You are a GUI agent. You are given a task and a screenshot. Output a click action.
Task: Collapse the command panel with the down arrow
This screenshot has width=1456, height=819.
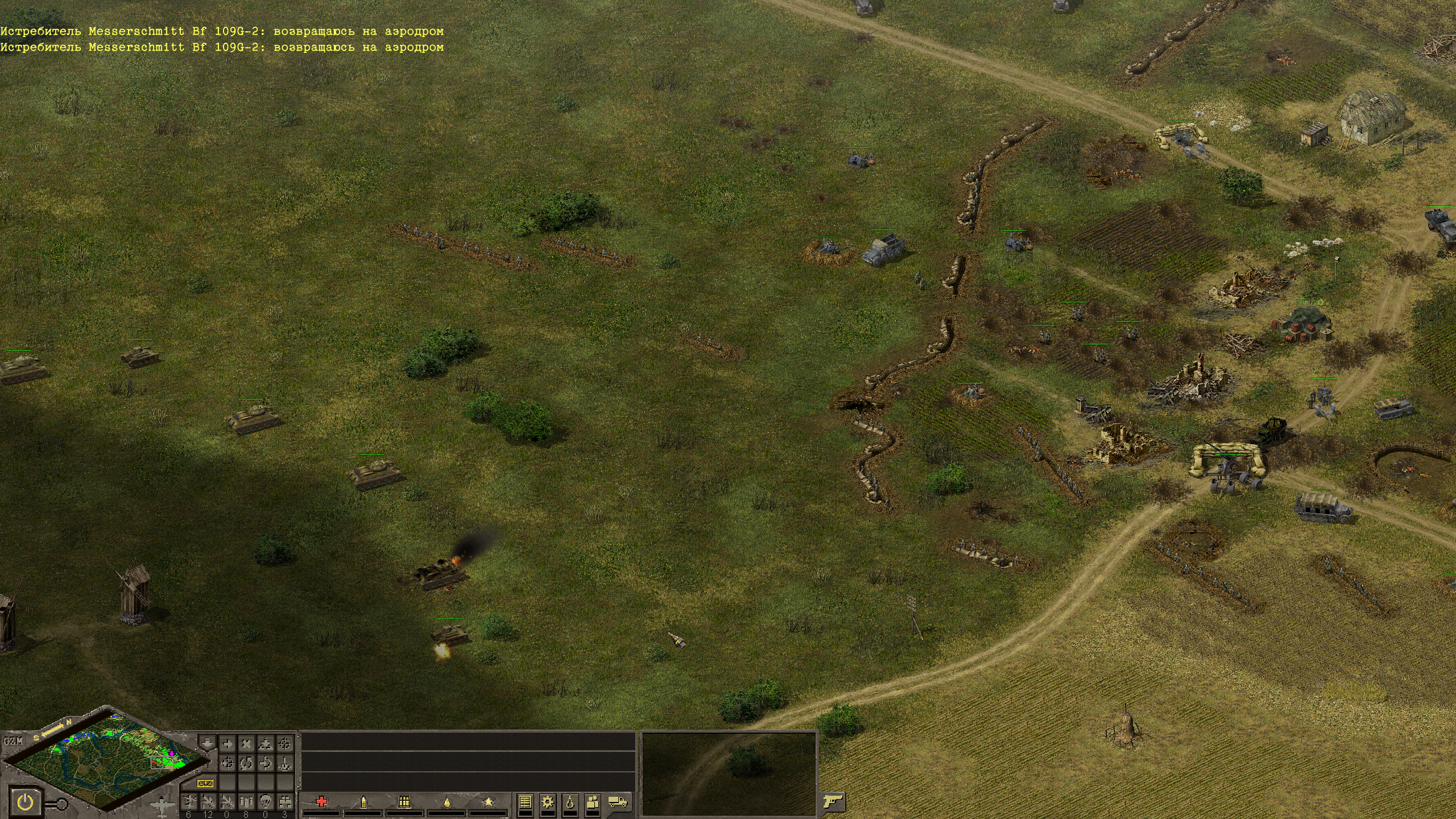208,743
